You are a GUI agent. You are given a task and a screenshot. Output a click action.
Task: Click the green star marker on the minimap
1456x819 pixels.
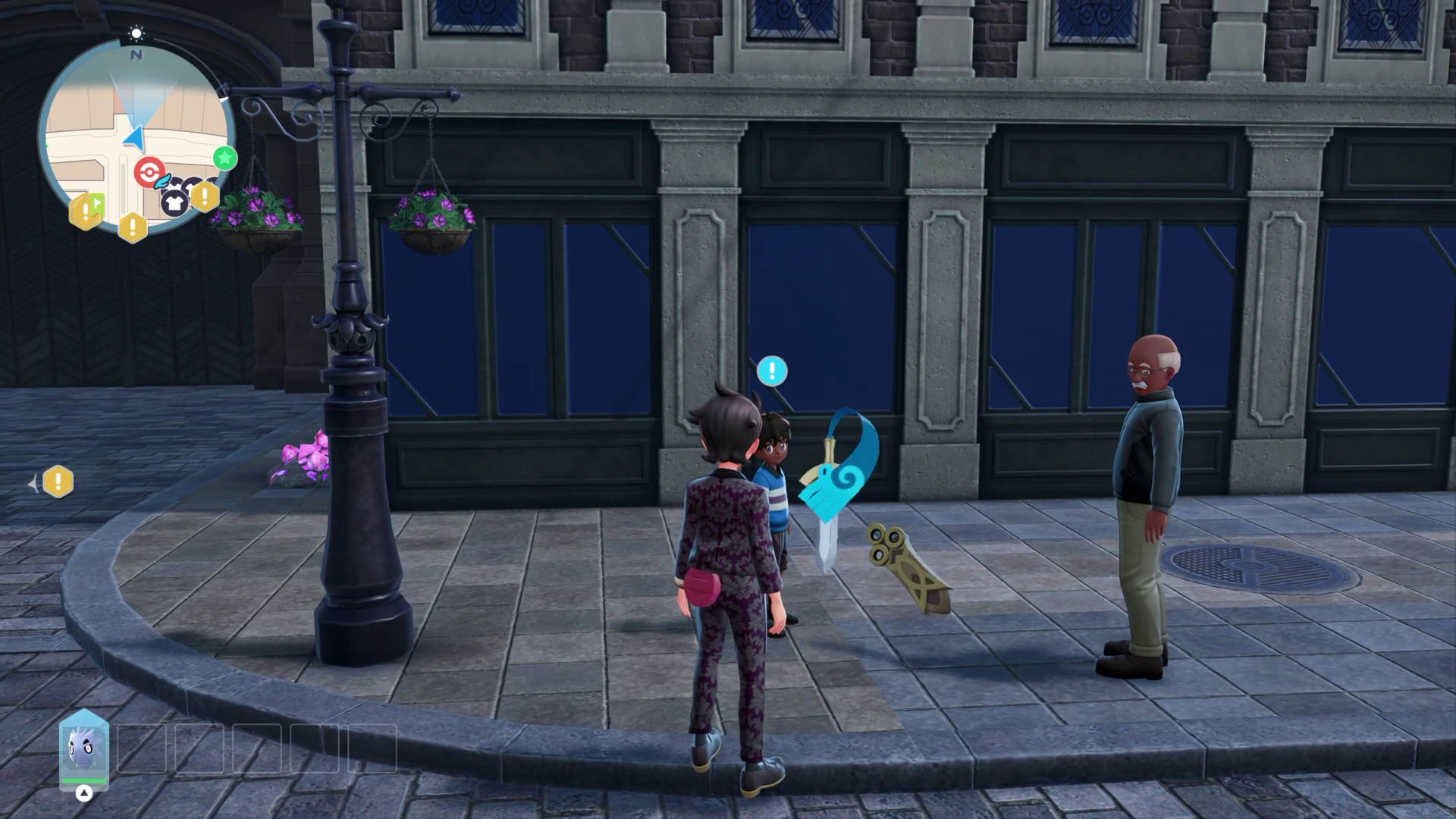click(x=224, y=158)
